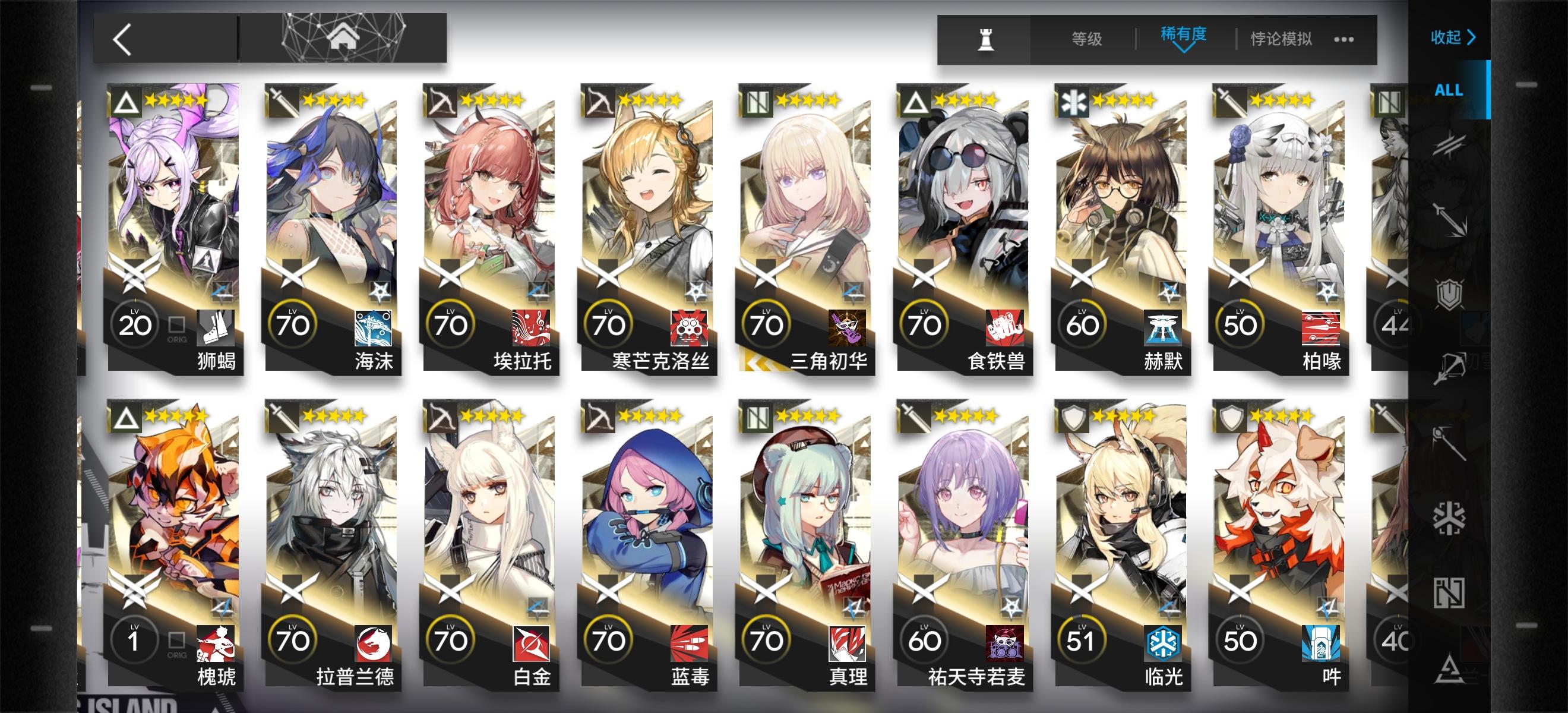Click the level progress ring on 海沫's card

click(x=295, y=324)
